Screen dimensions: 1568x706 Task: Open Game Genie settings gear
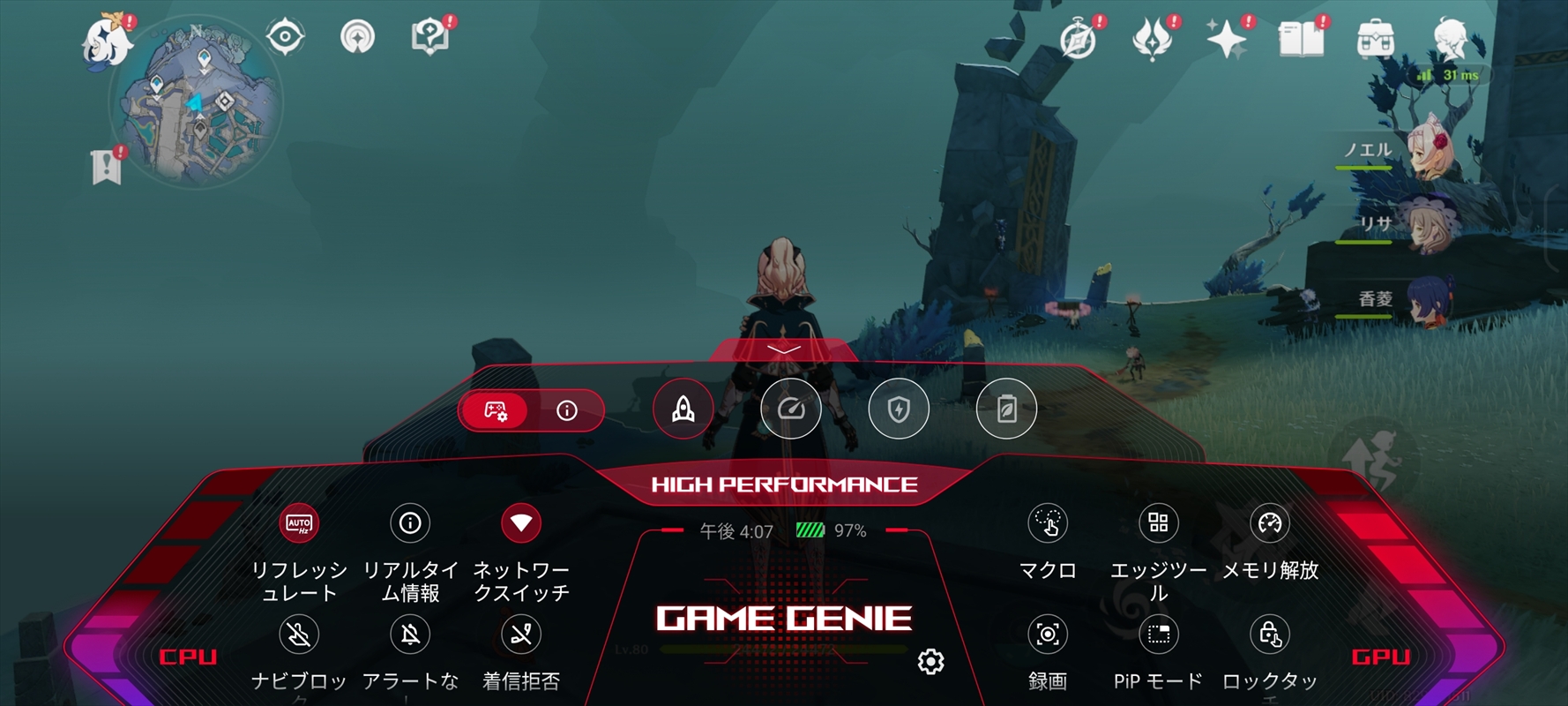click(931, 661)
